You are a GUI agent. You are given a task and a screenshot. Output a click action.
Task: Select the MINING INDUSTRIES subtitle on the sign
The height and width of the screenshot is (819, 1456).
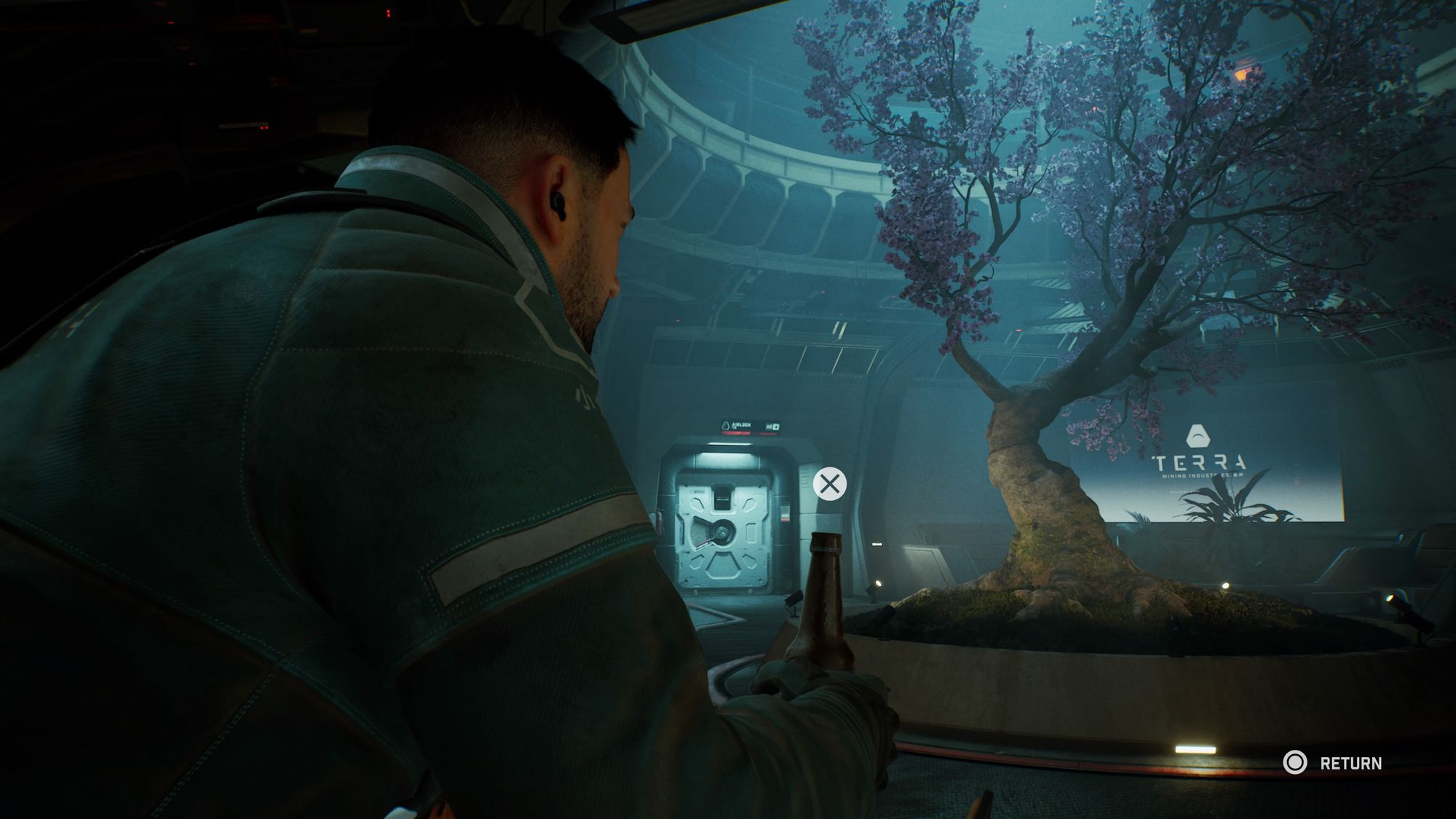(x=1203, y=475)
